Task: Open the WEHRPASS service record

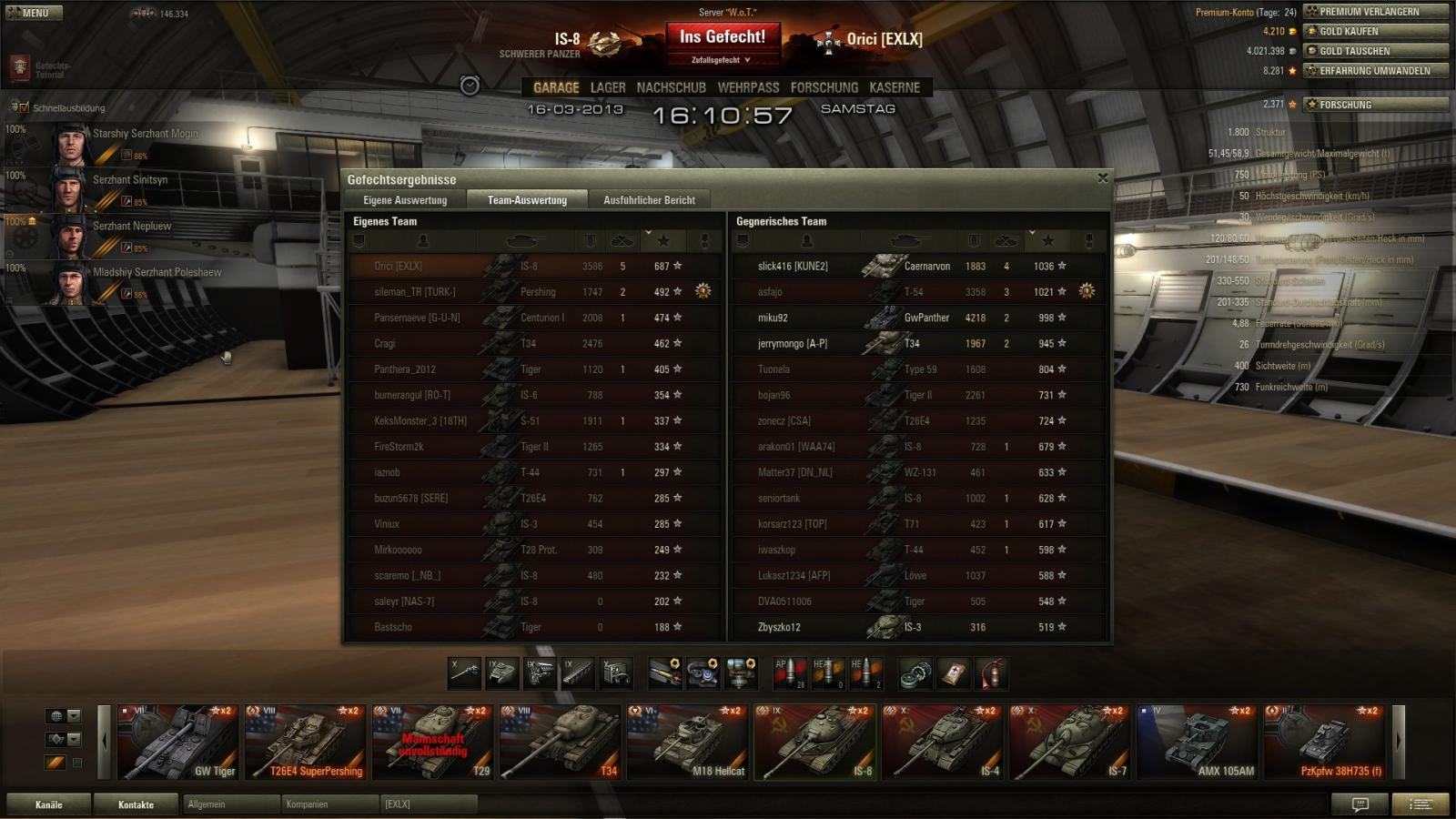Action: pos(748,87)
